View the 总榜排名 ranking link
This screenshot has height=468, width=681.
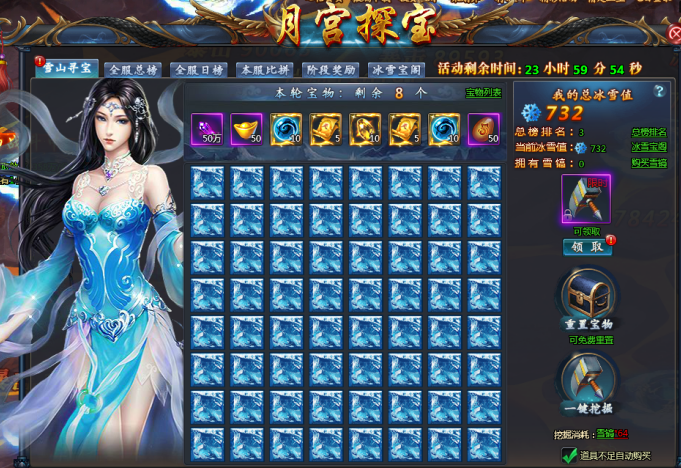pos(650,132)
